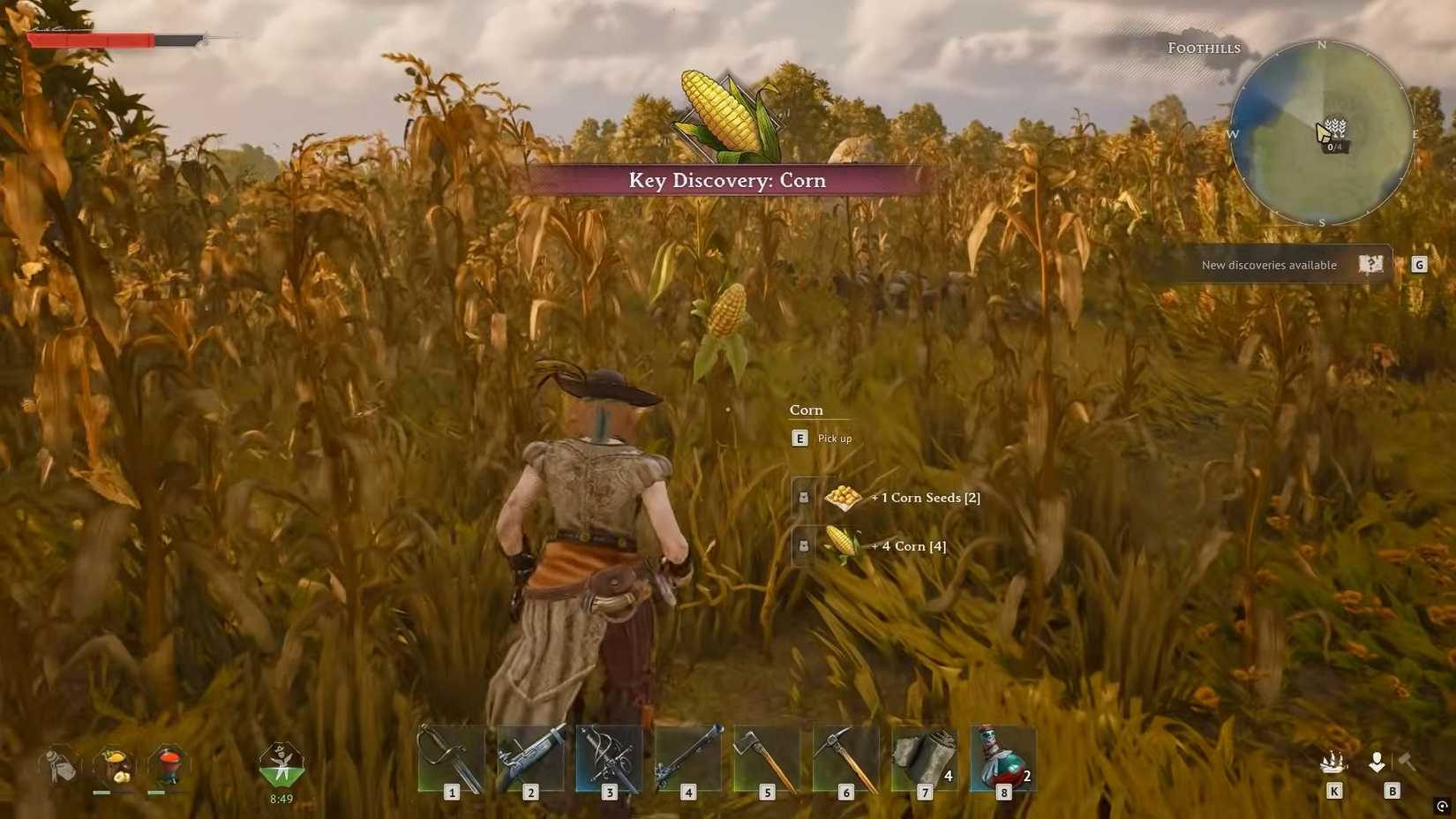Click the corn food buff icon
The width and height of the screenshot is (1456, 819).
pos(114,763)
